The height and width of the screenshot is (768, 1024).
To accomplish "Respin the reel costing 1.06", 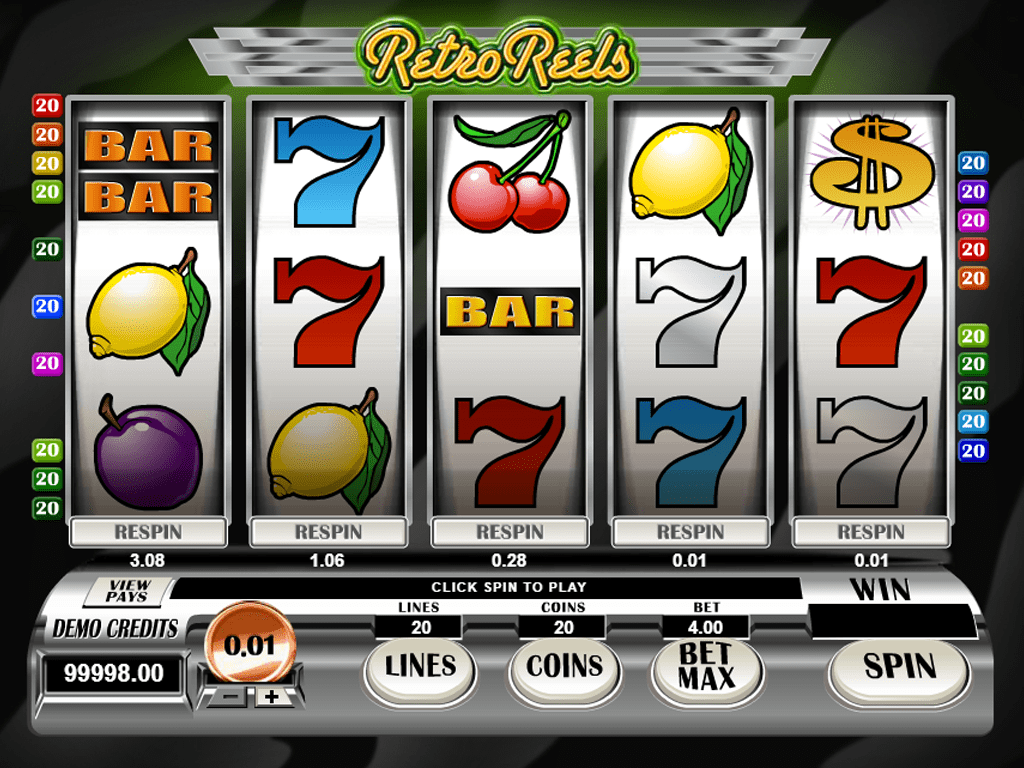I will [x=328, y=532].
